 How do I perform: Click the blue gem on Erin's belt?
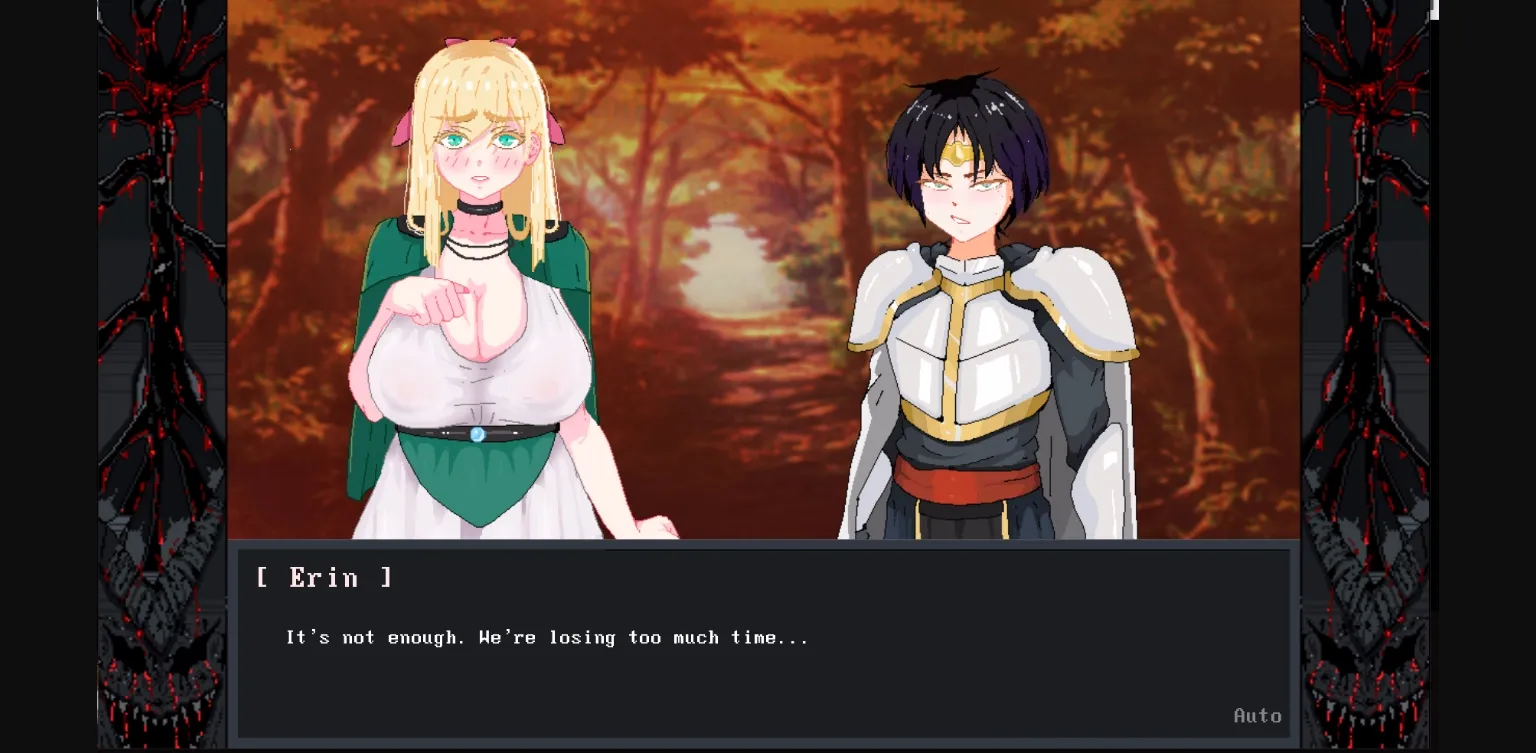(478, 434)
